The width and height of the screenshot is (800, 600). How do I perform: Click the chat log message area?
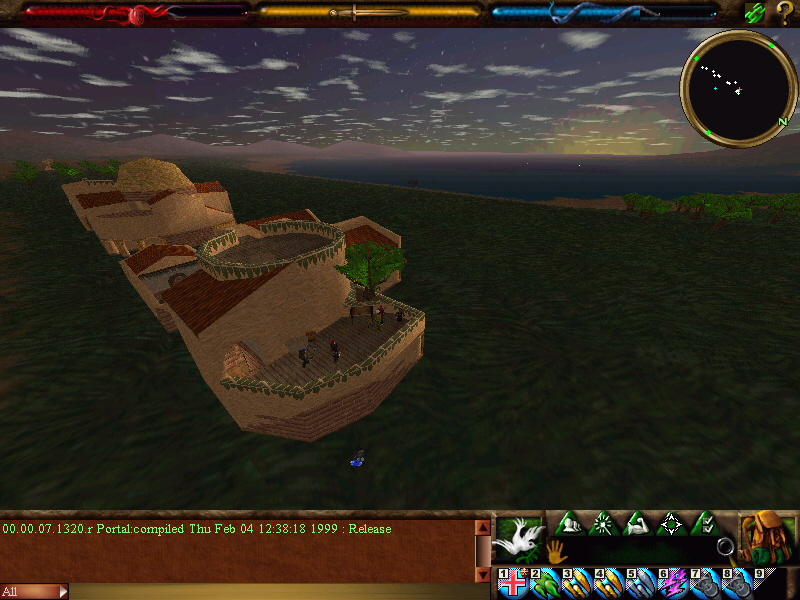235,550
